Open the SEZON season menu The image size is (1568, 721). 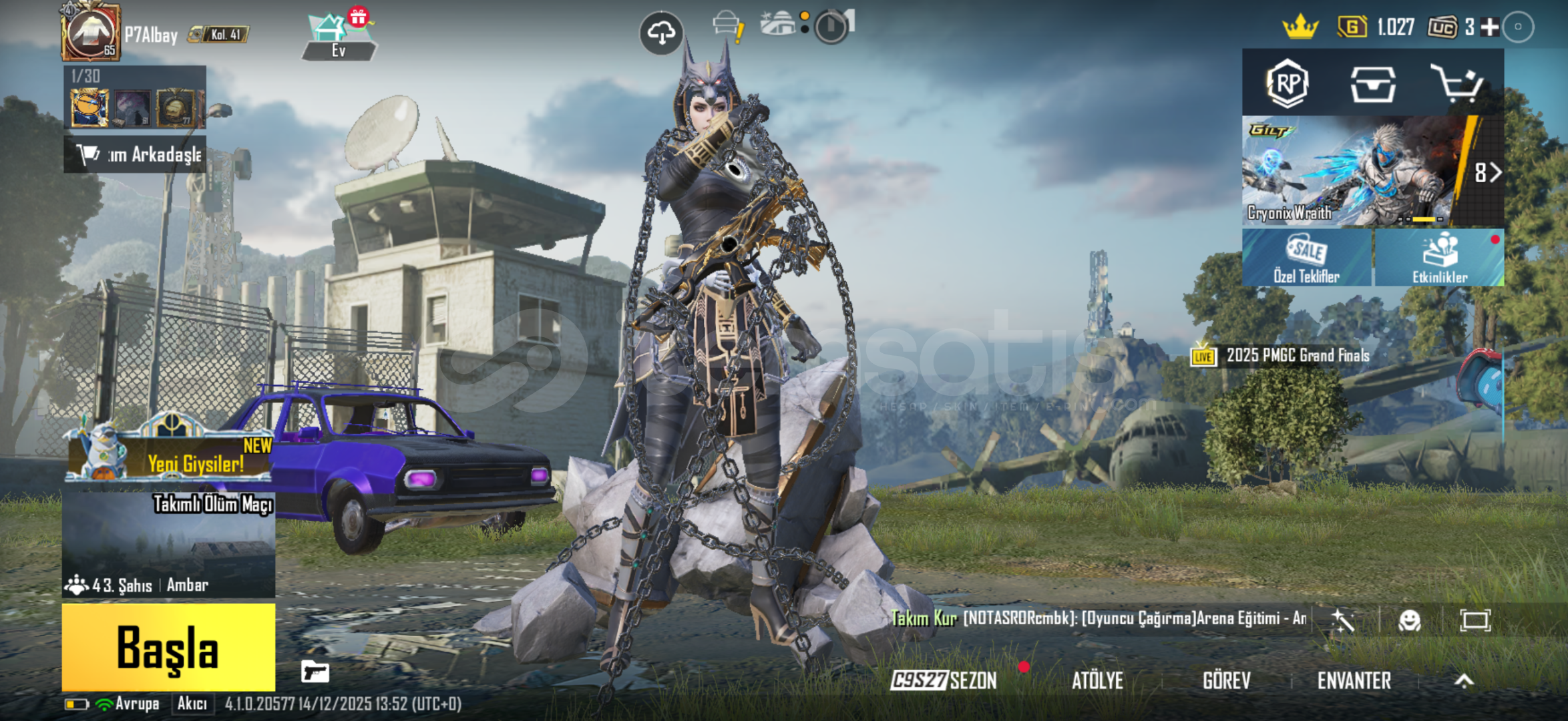pos(944,680)
